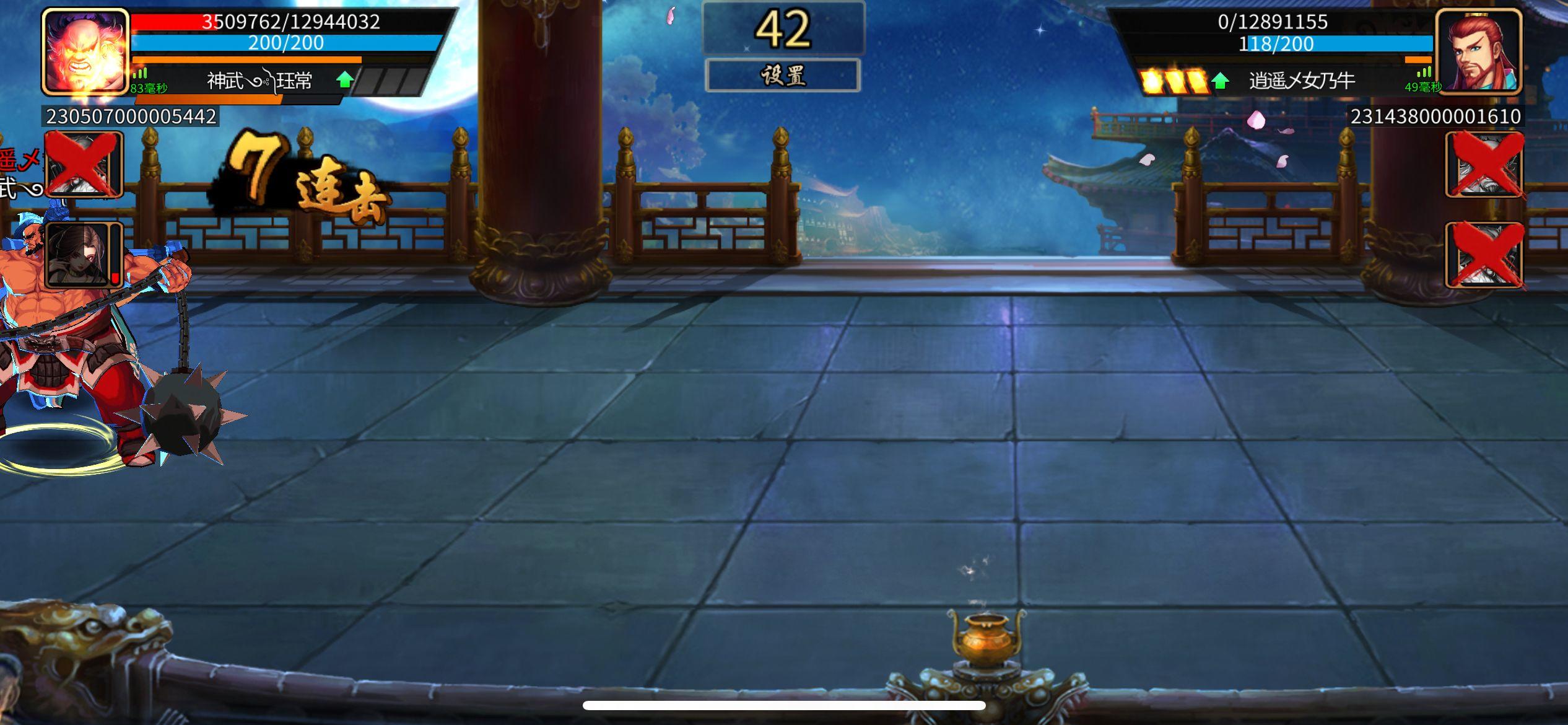The width and height of the screenshot is (1568, 725).
Task: Select the player name 神武珏常
Action: point(259,80)
